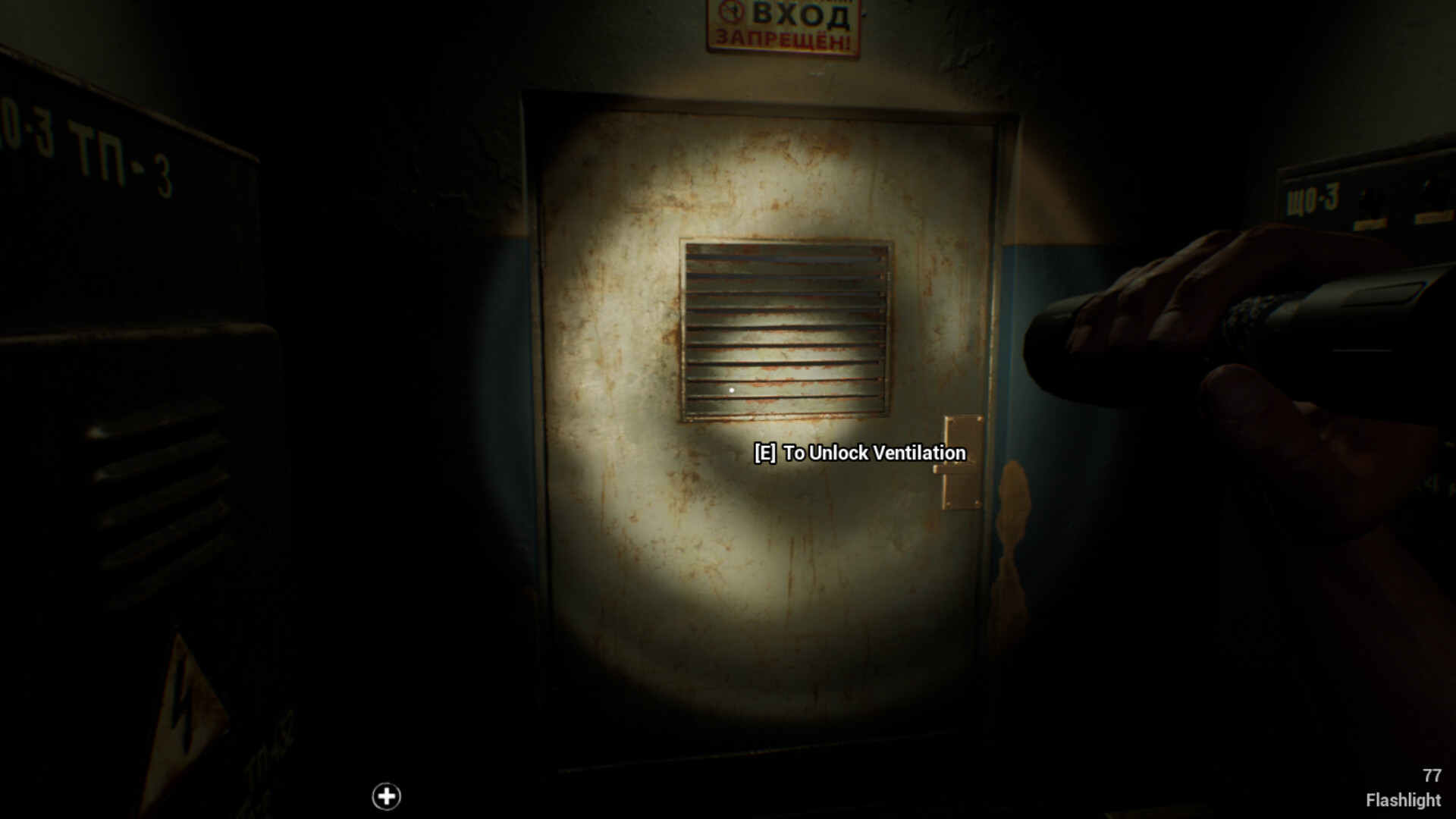Click the crosshair plus marker
Screen dimensions: 1456x819
(x=387, y=797)
